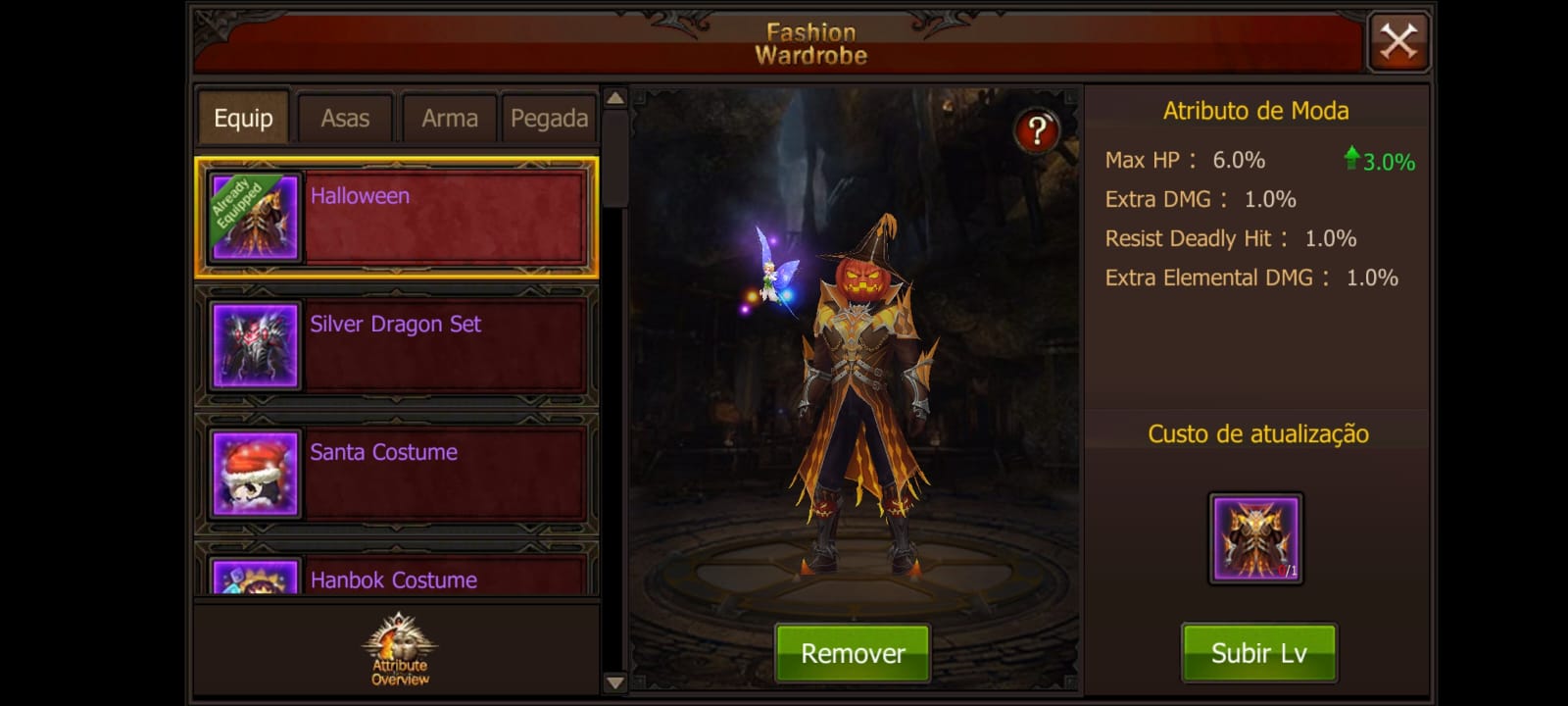This screenshot has width=1568, height=706.
Task: Pick the Santa Costume entry
Action: click(x=397, y=474)
